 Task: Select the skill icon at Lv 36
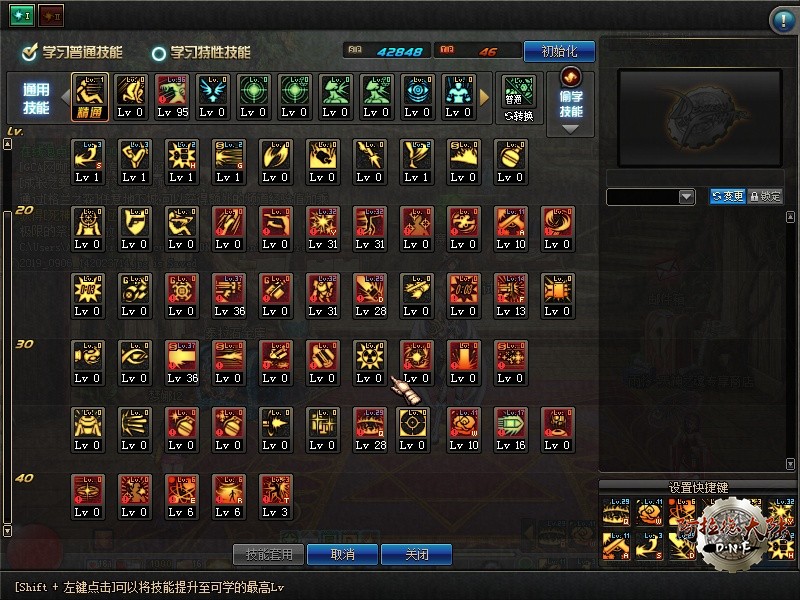(228, 295)
